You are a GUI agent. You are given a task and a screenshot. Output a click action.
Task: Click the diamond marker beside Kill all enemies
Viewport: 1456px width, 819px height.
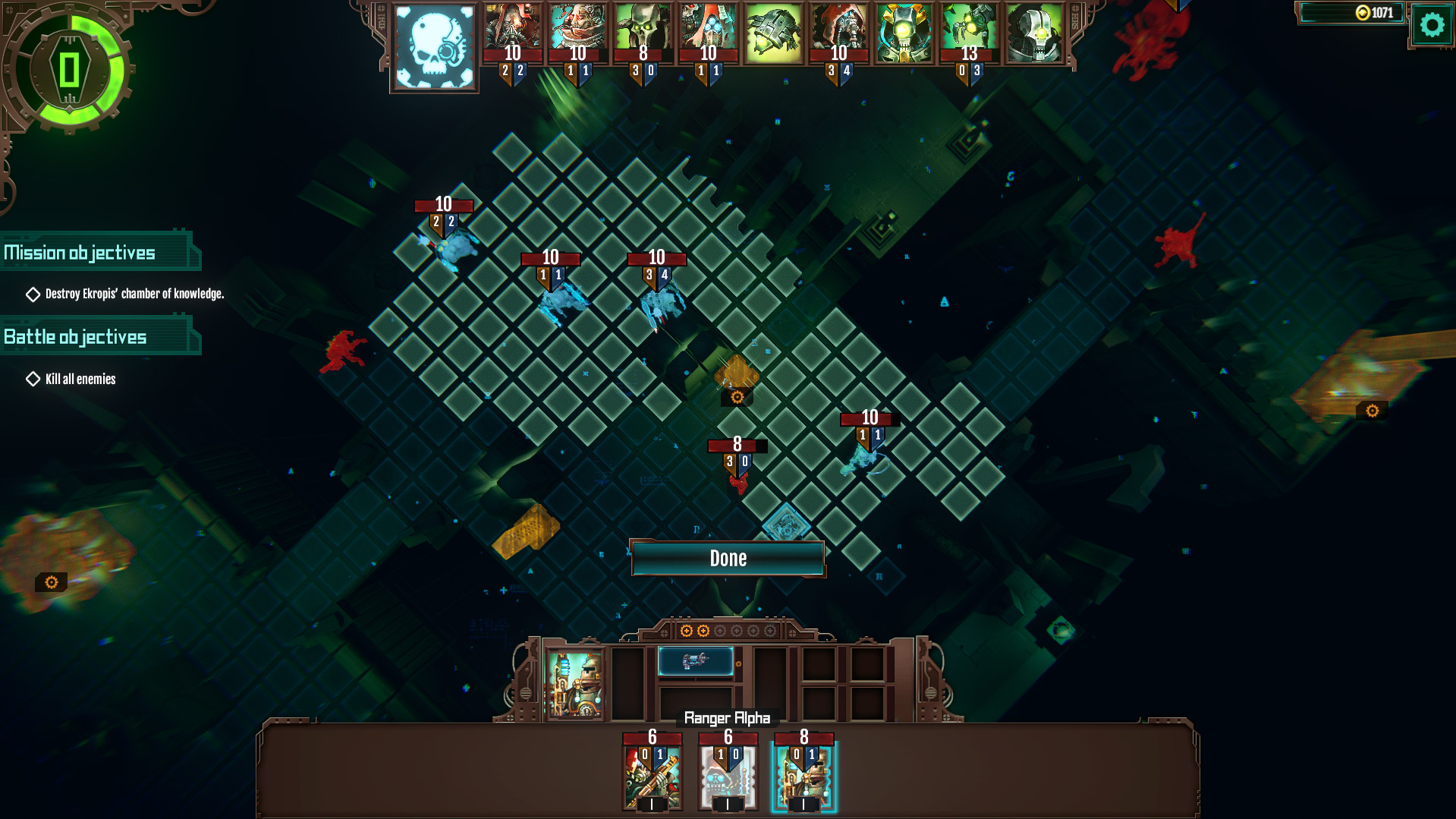33,378
